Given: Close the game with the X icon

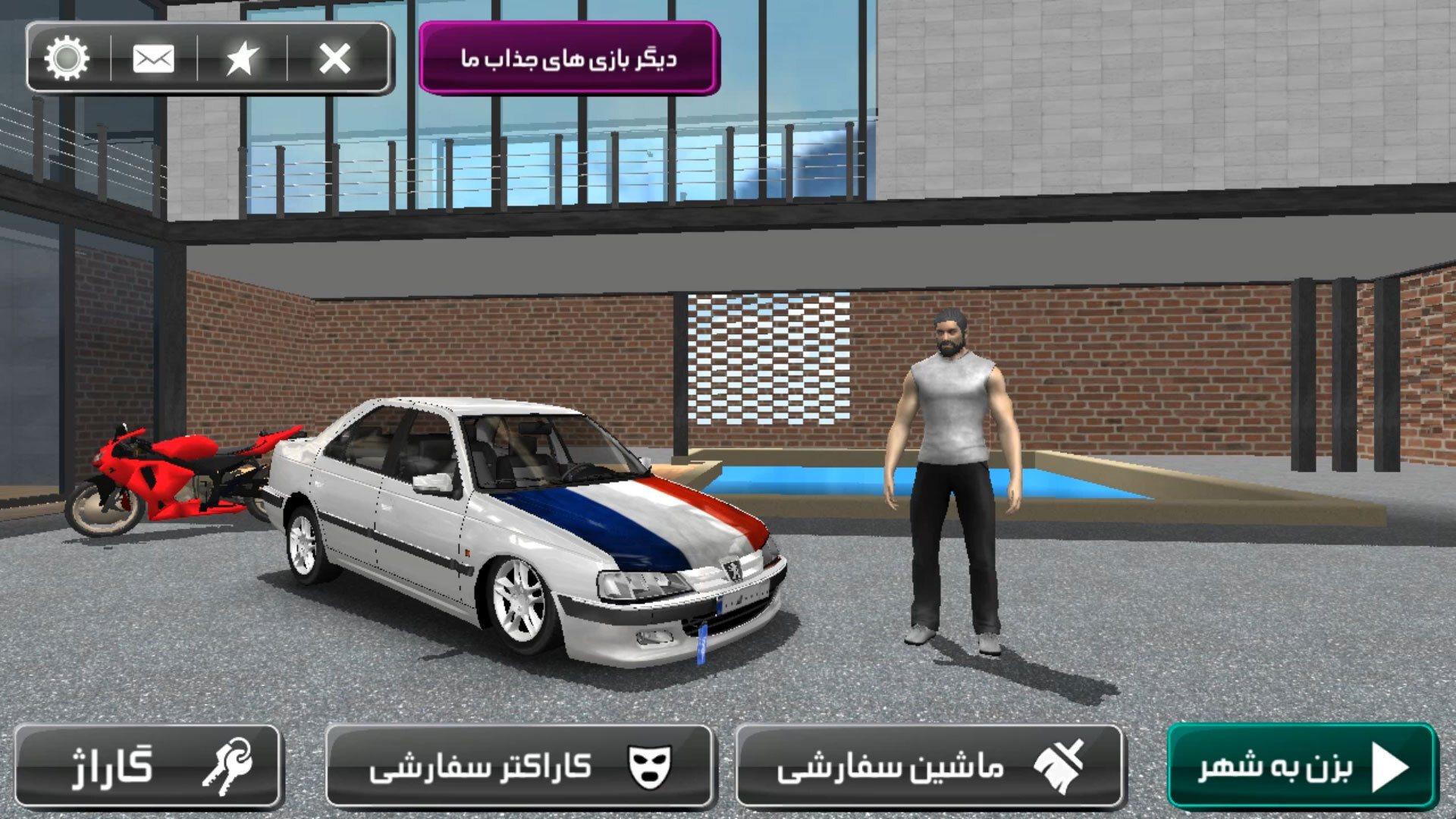Looking at the screenshot, I should pyautogui.click(x=334, y=58).
